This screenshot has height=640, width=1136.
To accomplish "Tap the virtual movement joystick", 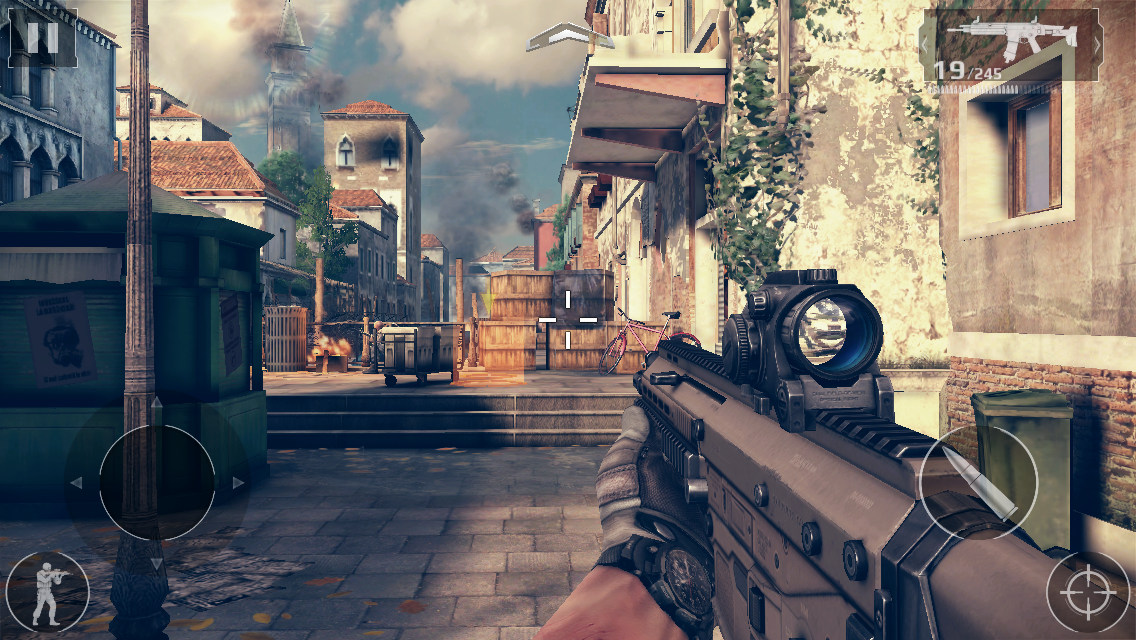I will 157,483.
